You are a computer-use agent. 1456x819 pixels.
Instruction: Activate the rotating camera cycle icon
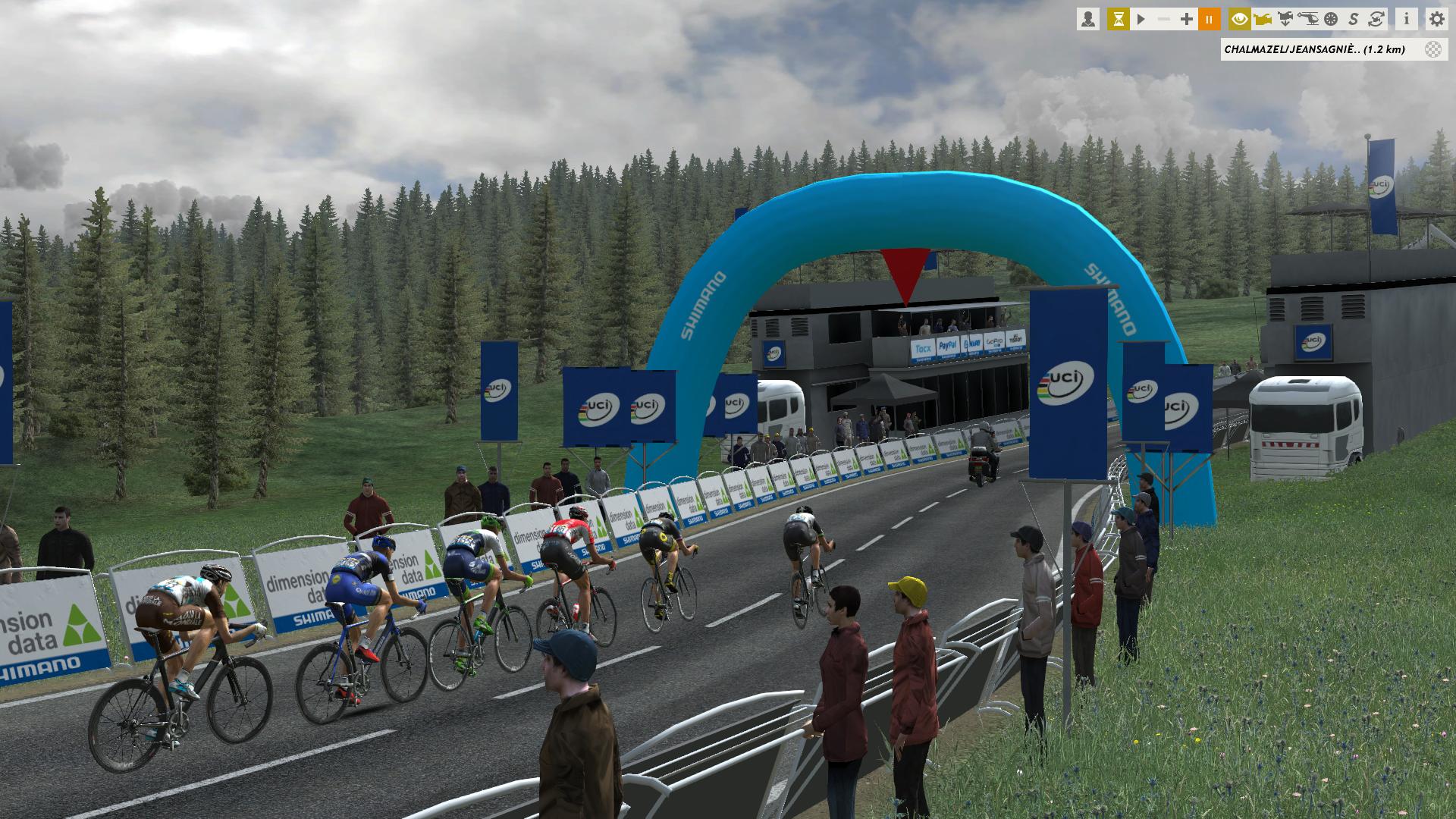(1376, 19)
